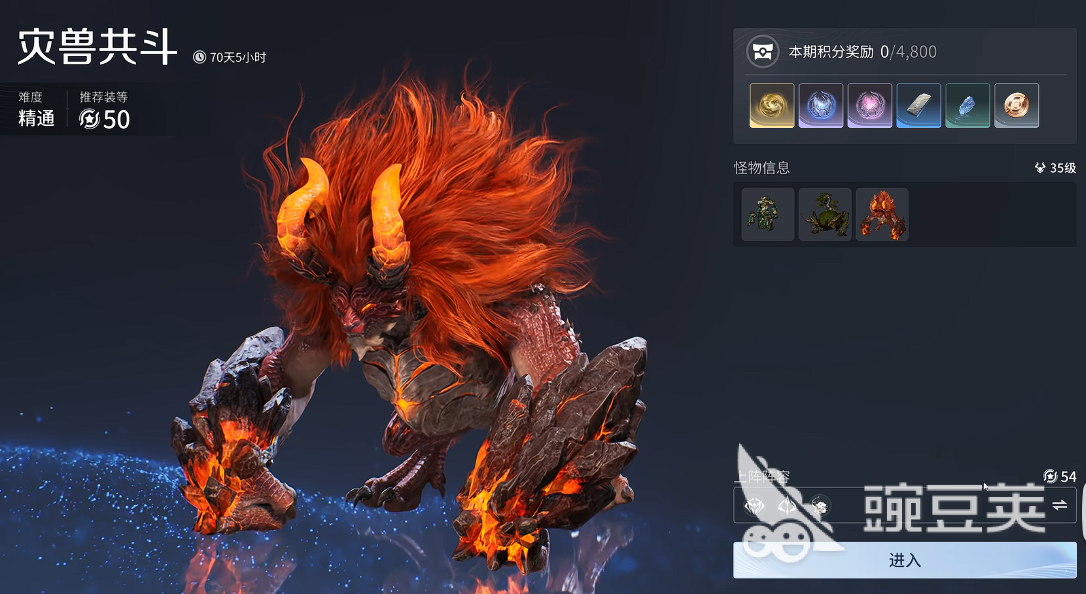Viewport: 1086px width, 594px height.
Task: Swap the lineup using the arrows icon
Action: (1059, 505)
